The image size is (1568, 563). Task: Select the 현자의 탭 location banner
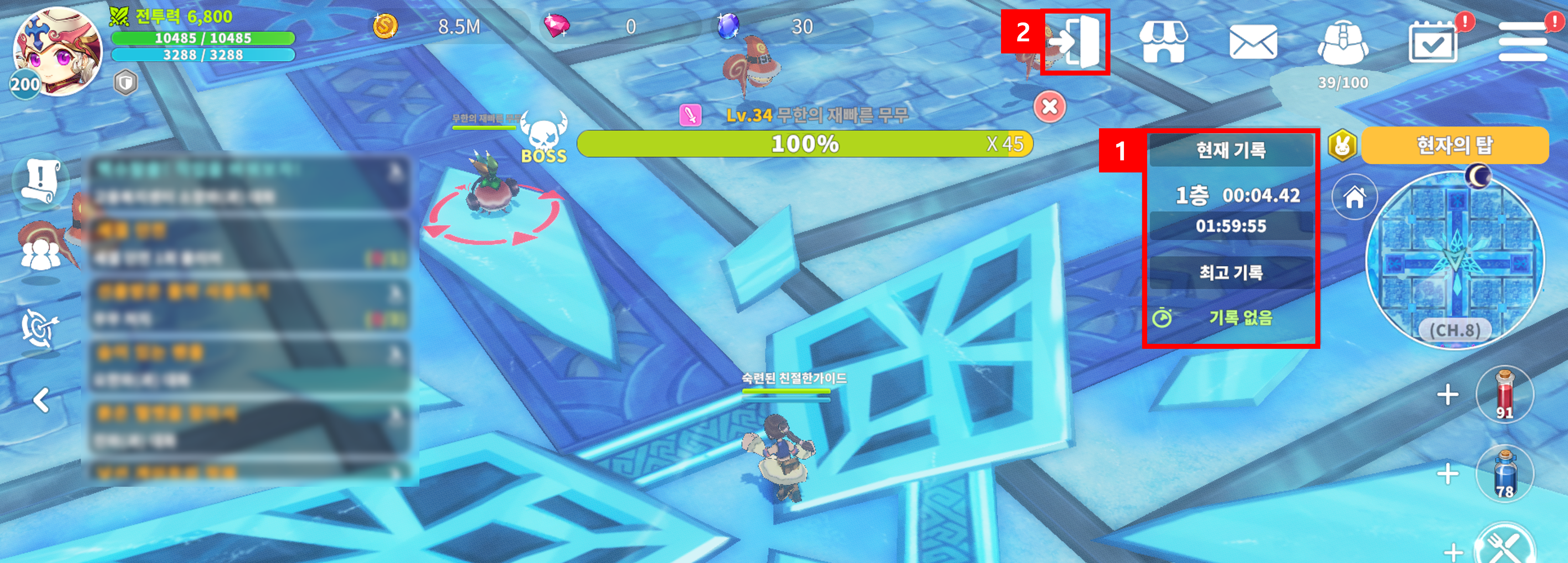pyautogui.click(x=1454, y=145)
